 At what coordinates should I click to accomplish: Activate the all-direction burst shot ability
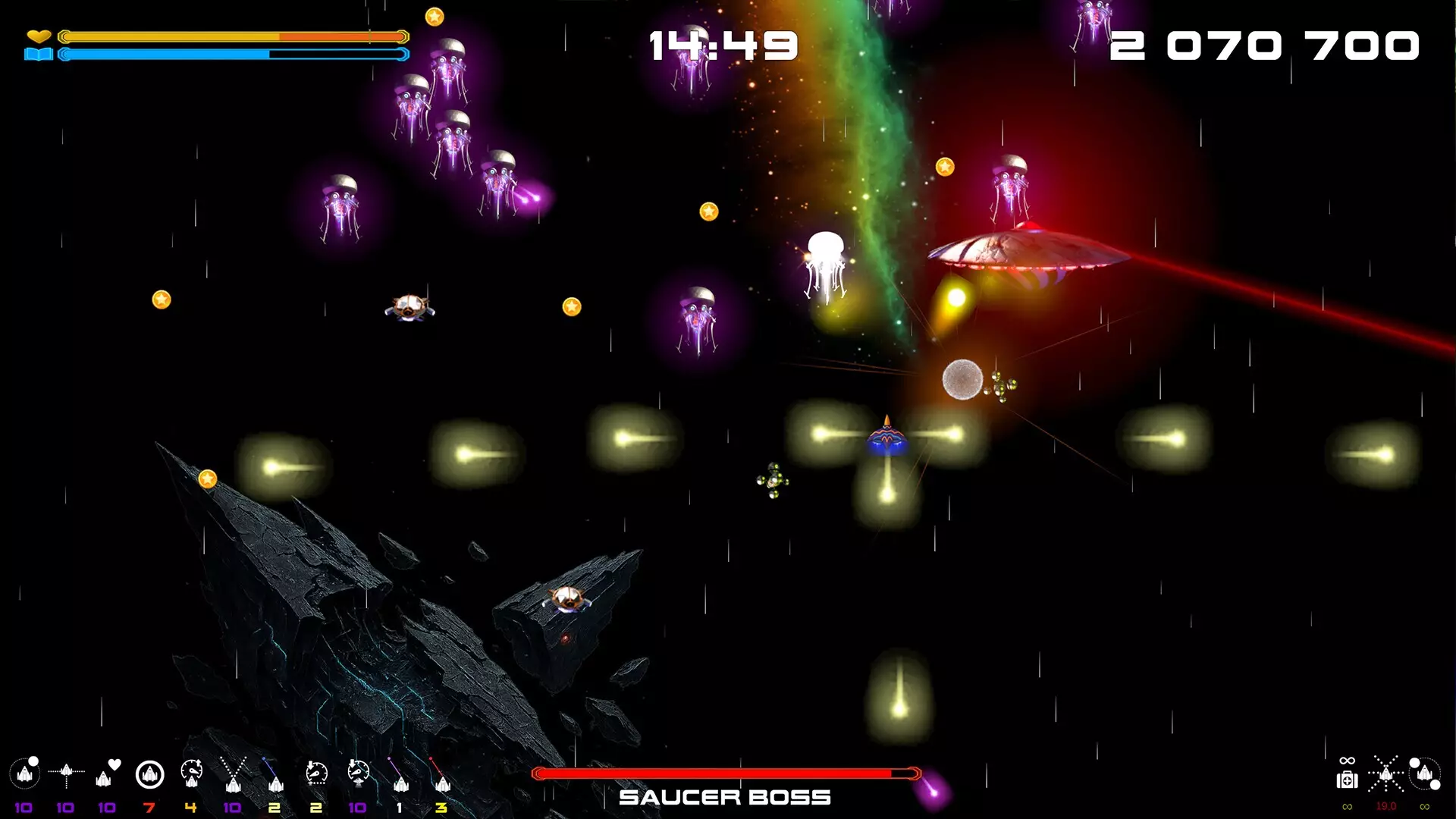click(x=1386, y=774)
